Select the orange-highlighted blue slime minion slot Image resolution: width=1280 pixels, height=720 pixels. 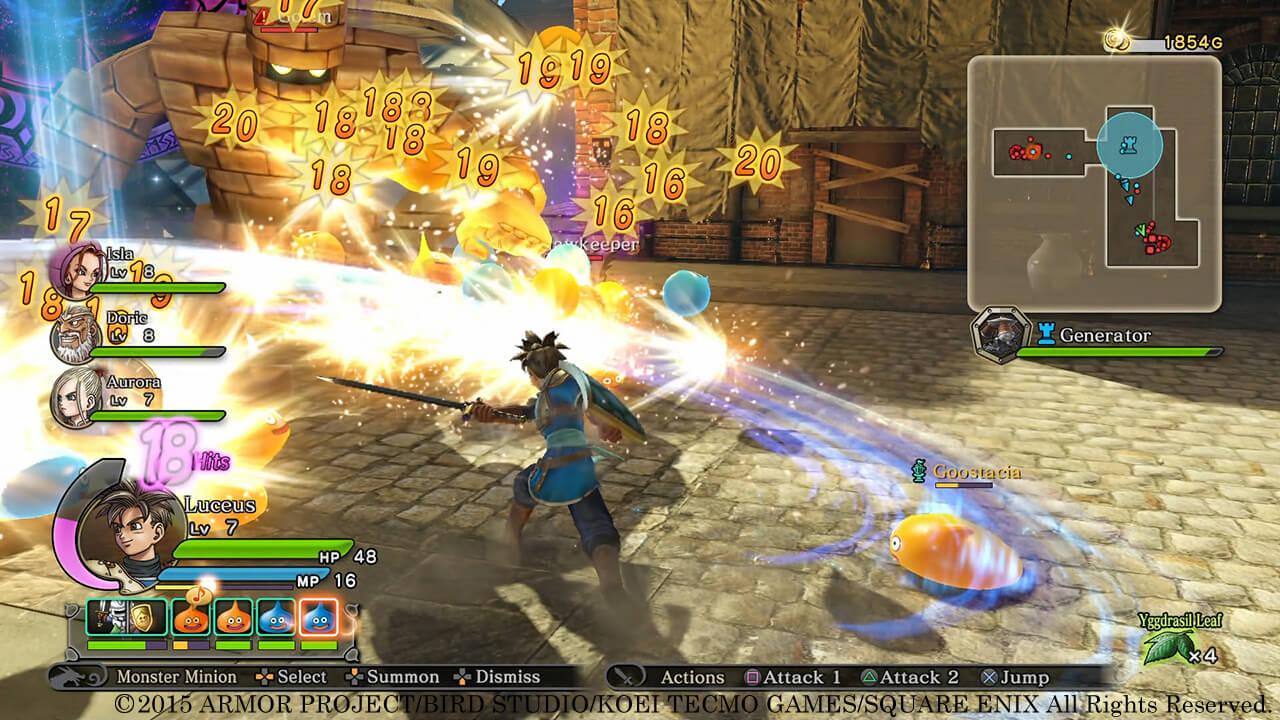319,618
